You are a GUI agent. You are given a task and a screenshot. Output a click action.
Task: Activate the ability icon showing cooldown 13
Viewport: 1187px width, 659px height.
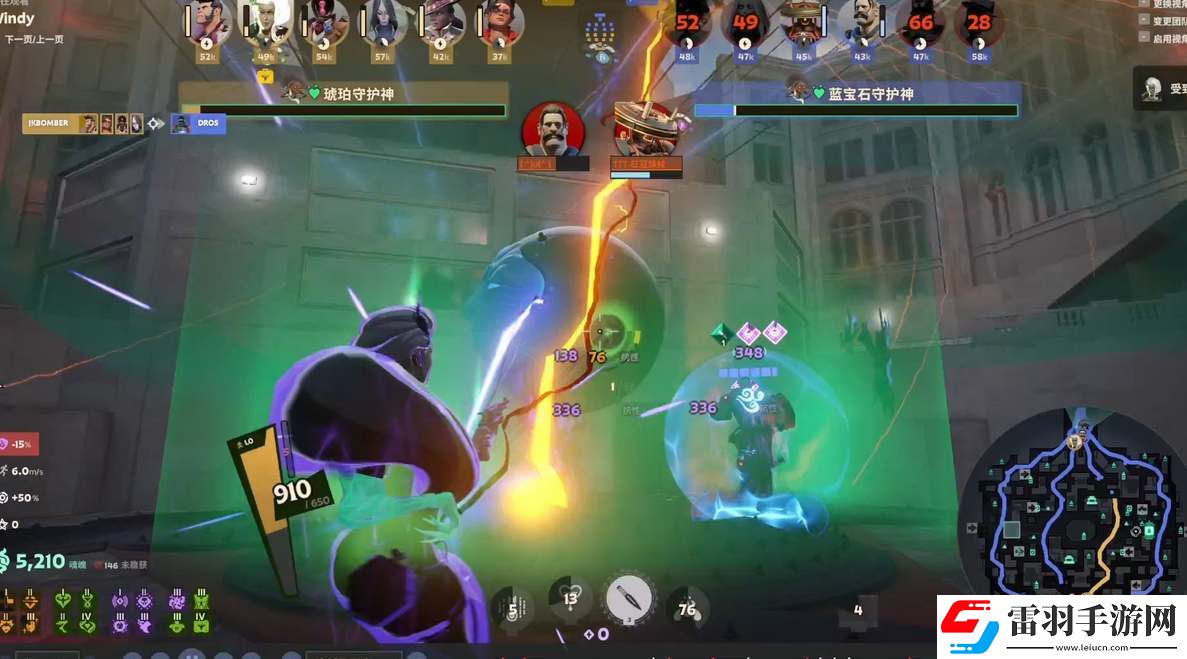tap(571, 600)
